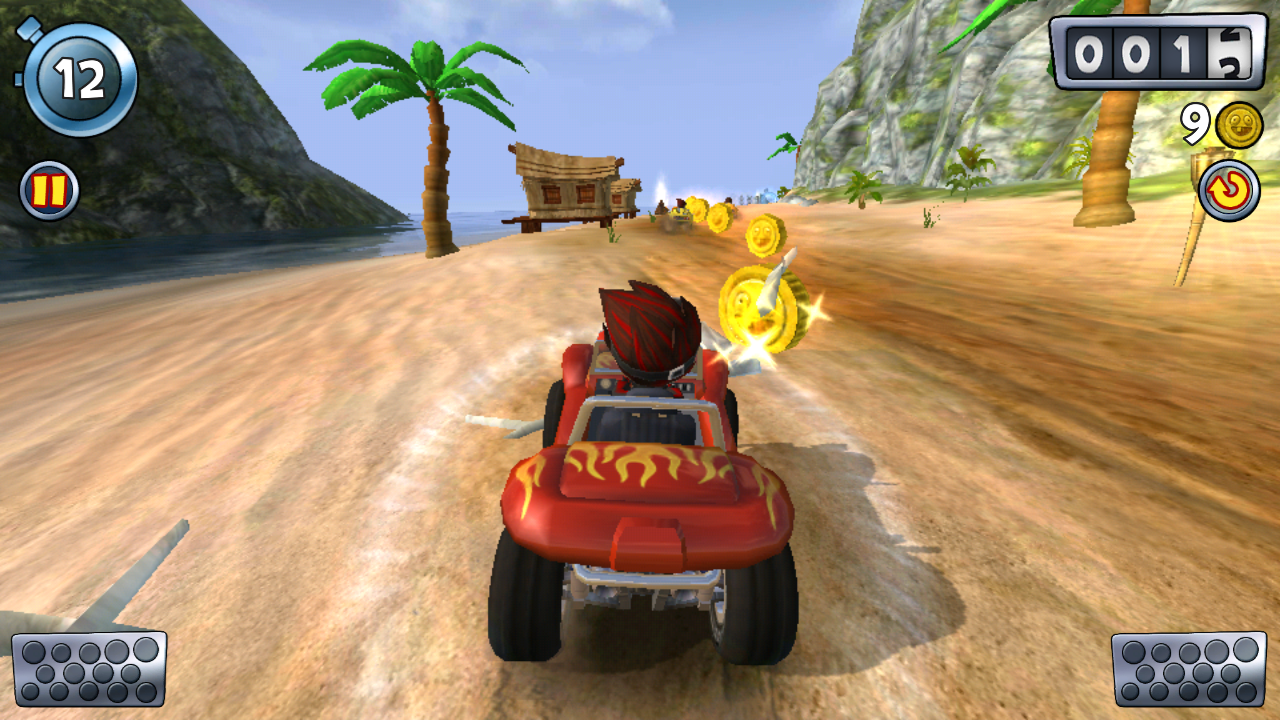Pause the race with the pause icon
1280x720 pixels.
coord(49,190)
